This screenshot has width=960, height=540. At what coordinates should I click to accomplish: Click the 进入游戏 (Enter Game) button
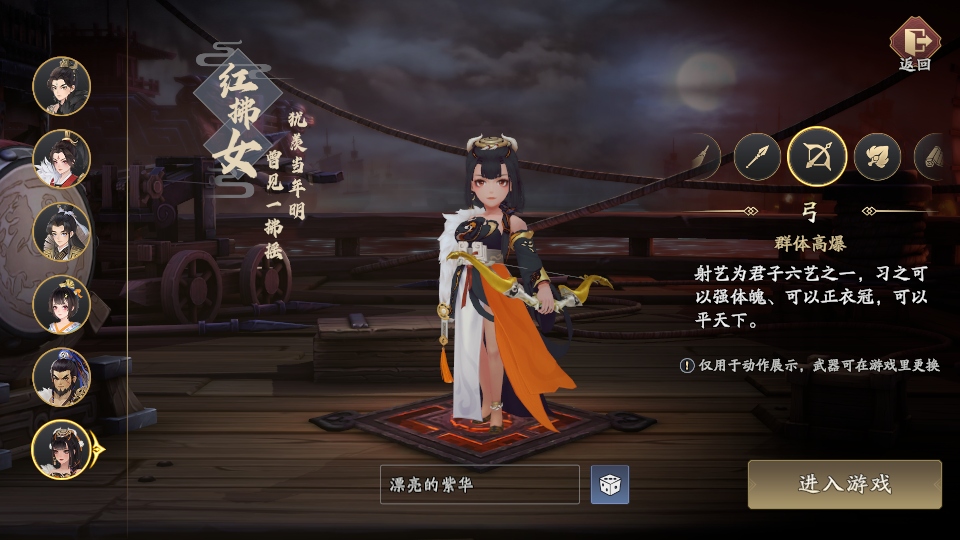point(844,485)
